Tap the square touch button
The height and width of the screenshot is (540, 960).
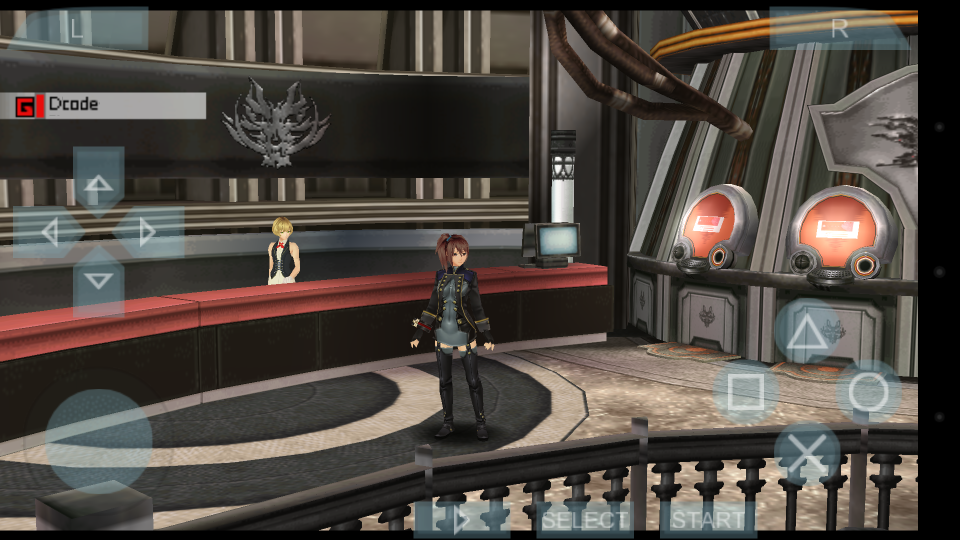[x=746, y=392]
